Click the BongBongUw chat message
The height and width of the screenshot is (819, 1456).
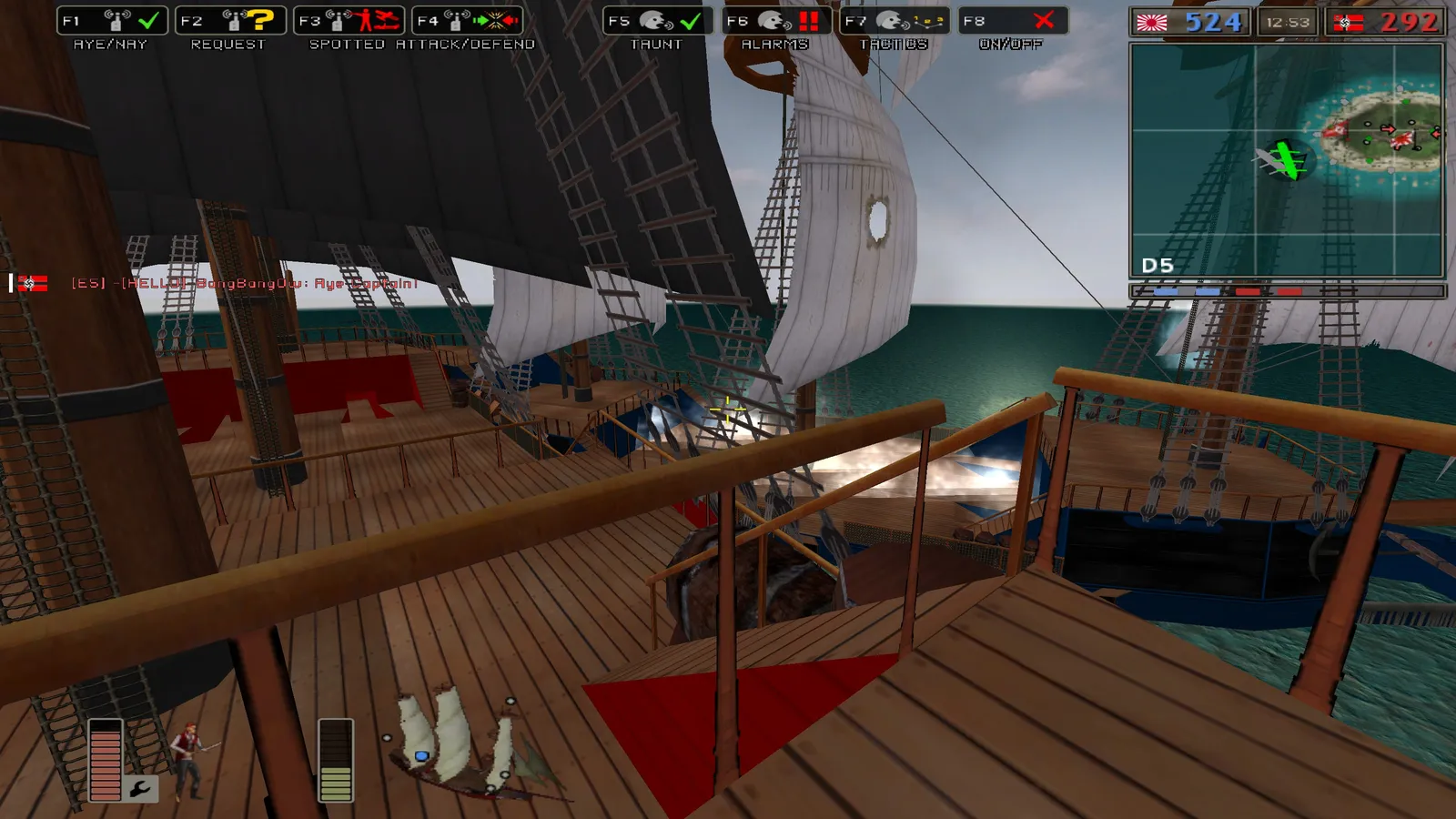point(244,284)
